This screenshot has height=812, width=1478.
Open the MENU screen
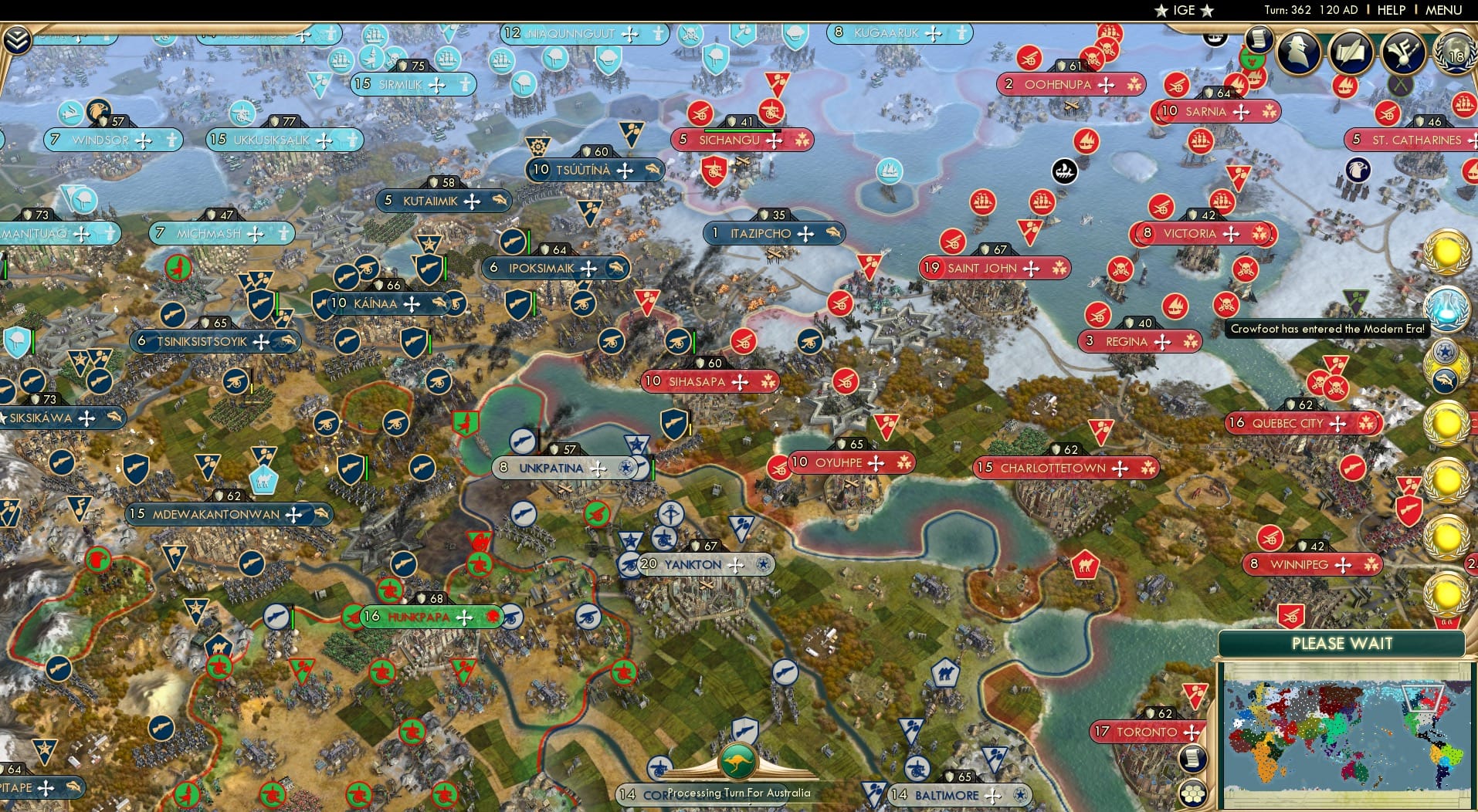1446,10
